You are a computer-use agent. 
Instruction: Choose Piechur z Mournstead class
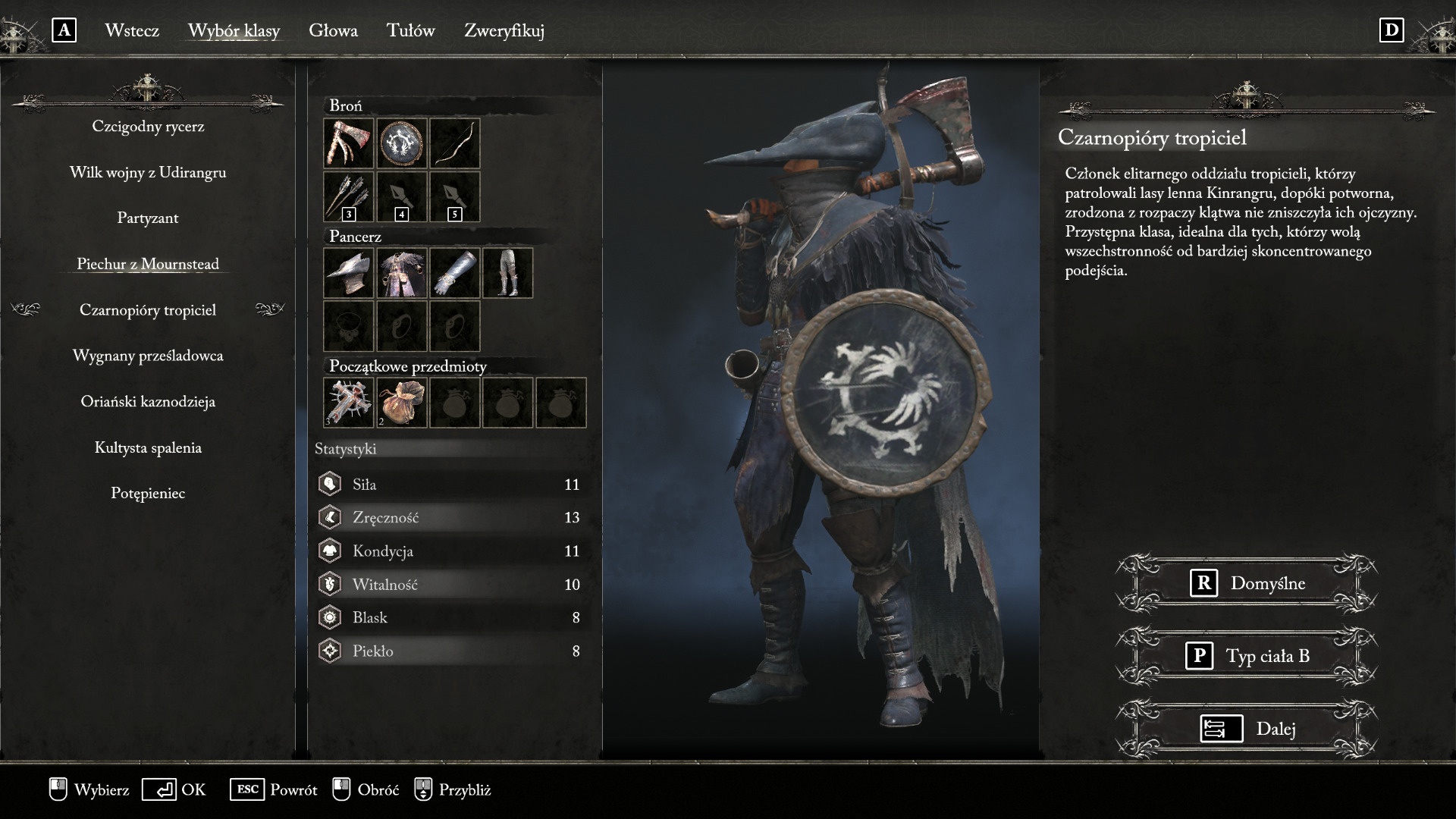148,264
